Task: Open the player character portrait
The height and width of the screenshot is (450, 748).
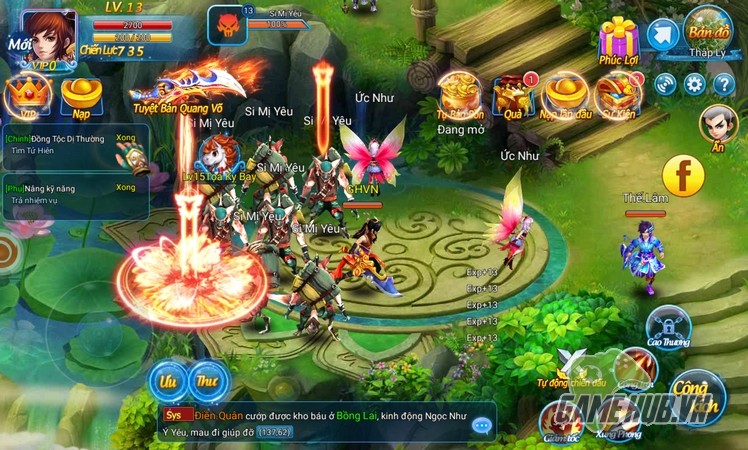Action: click(x=48, y=36)
